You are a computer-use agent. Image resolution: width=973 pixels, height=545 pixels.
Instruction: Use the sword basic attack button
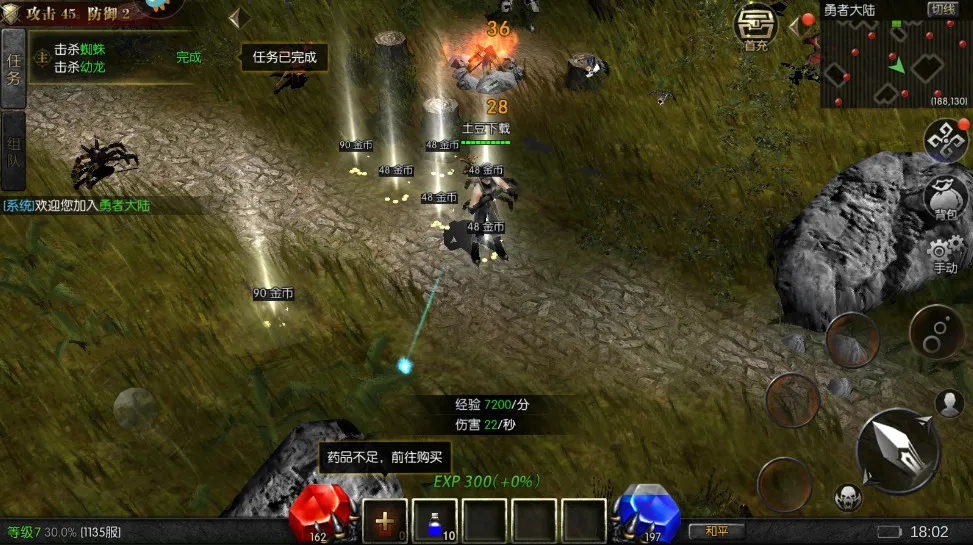(897, 450)
